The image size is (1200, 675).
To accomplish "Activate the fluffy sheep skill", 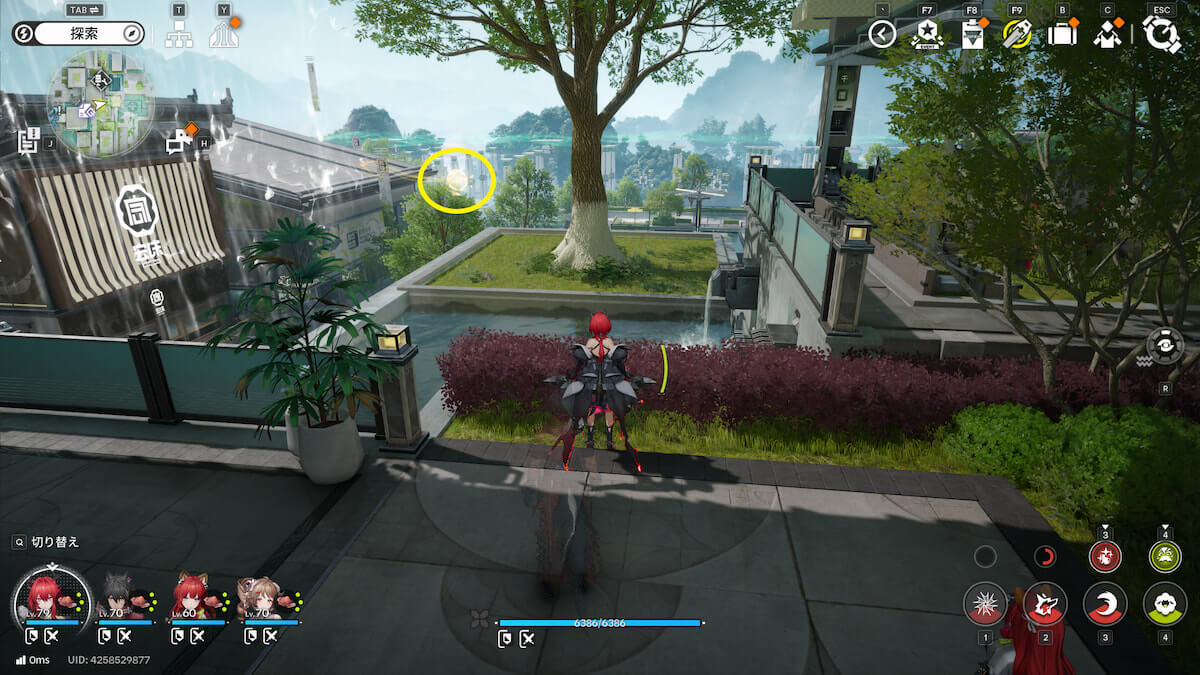I will pos(1165,604).
